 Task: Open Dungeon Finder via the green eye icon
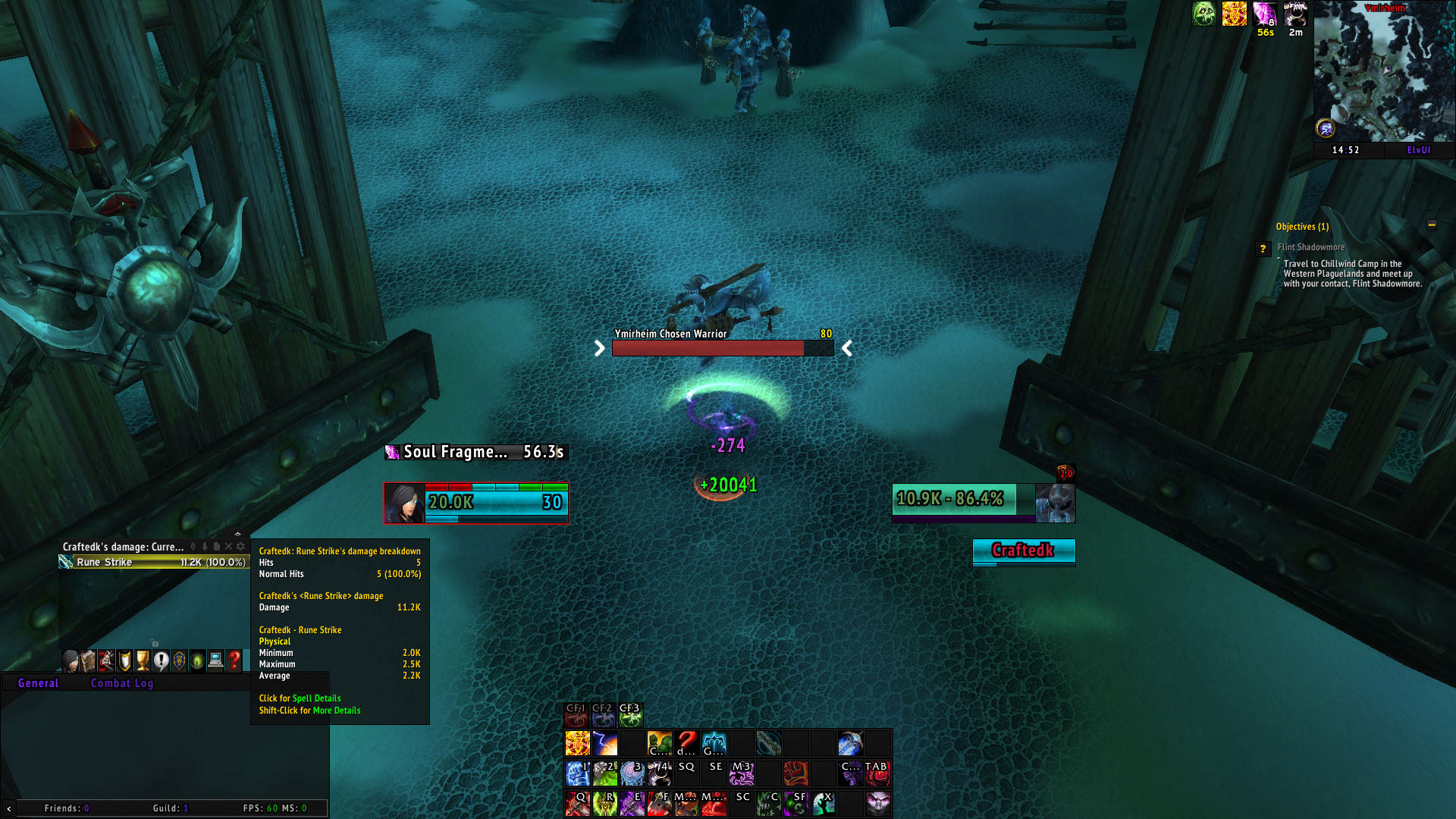pyautogui.click(x=197, y=660)
